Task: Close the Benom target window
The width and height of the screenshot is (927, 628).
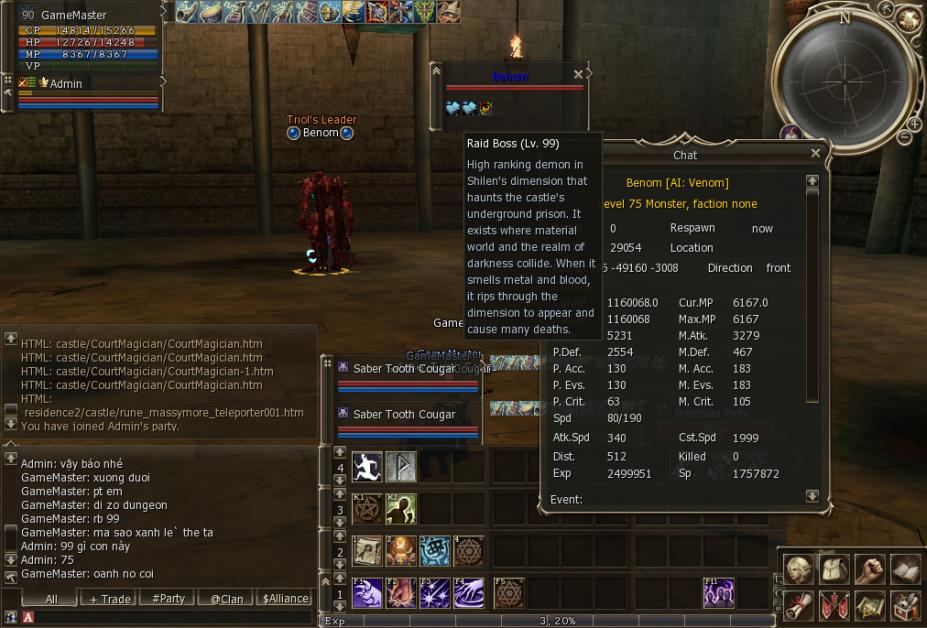Action: pyautogui.click(x=578, y=75)
